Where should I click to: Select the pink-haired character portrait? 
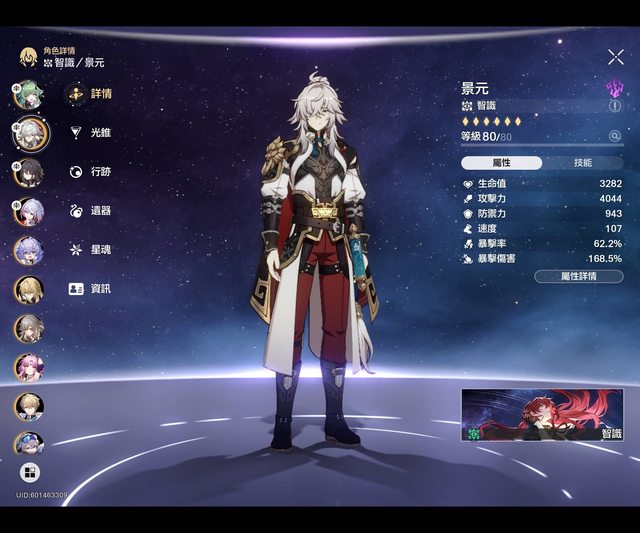pyautogui.click(x=28, y=367)
